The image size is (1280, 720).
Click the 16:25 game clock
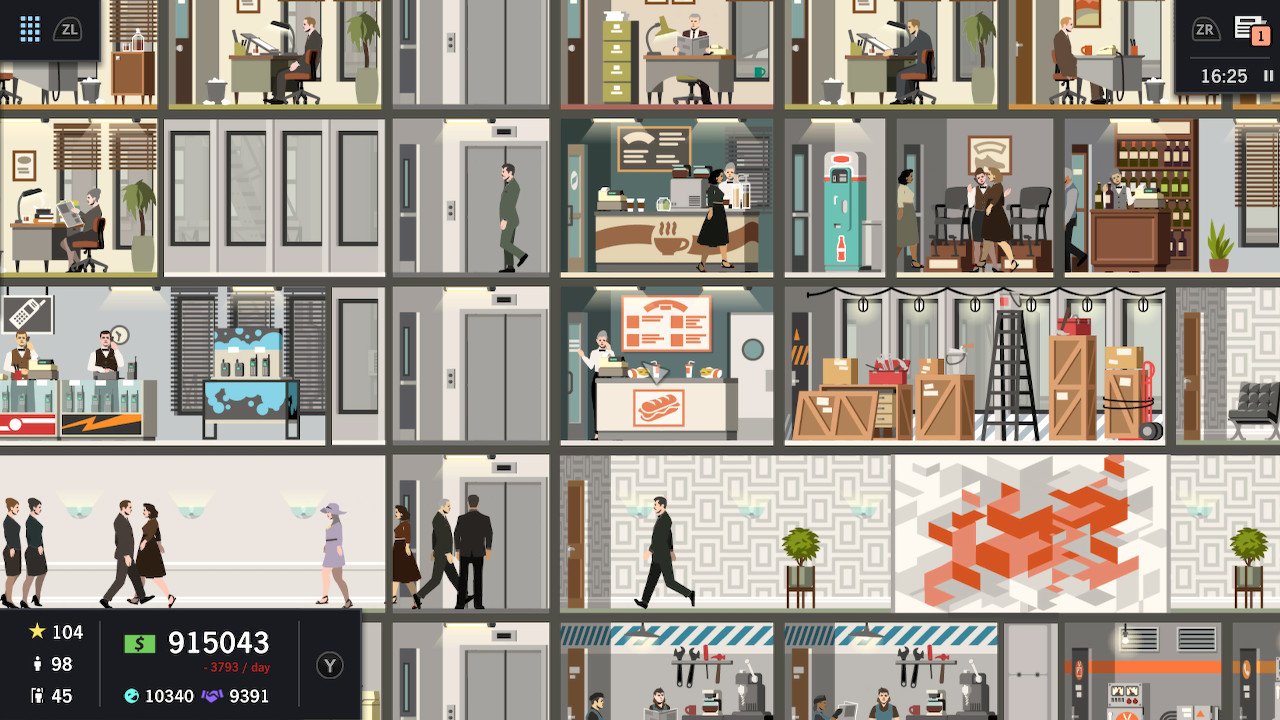pyautogui.click(x=1224, y=75)
